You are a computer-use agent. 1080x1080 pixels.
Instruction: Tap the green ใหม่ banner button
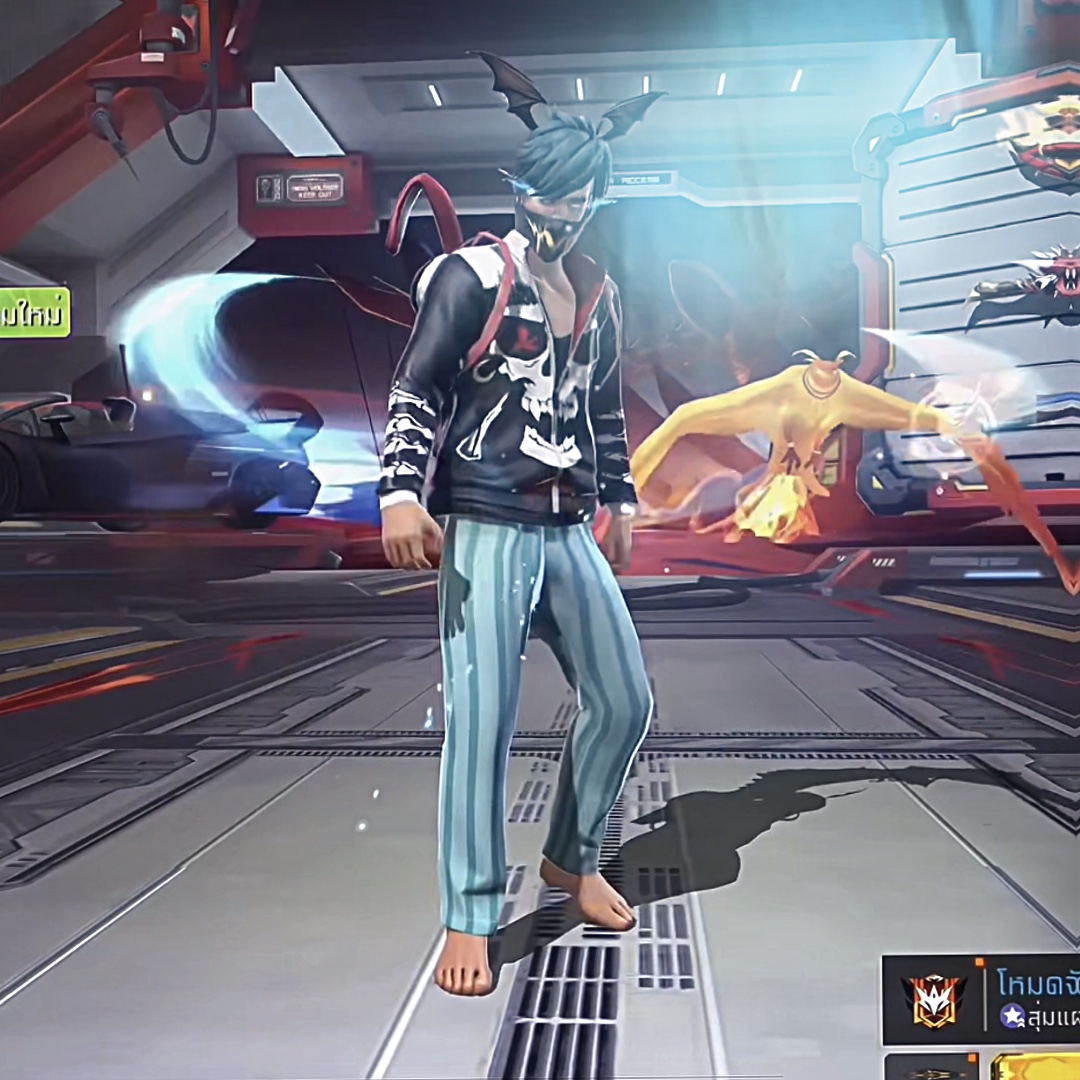[34, 312]
